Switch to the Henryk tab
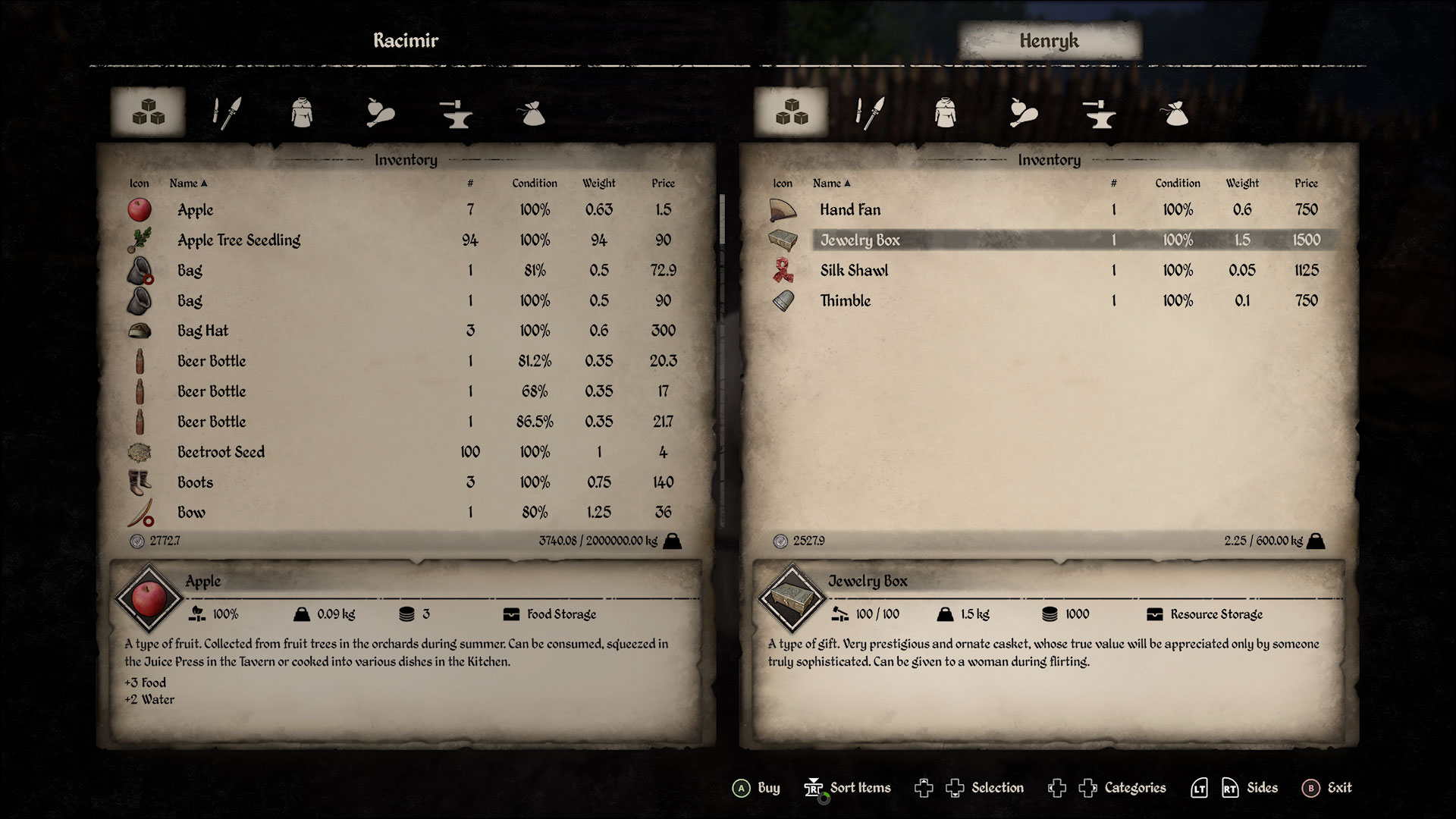1456x819 pixels. 1050,42
